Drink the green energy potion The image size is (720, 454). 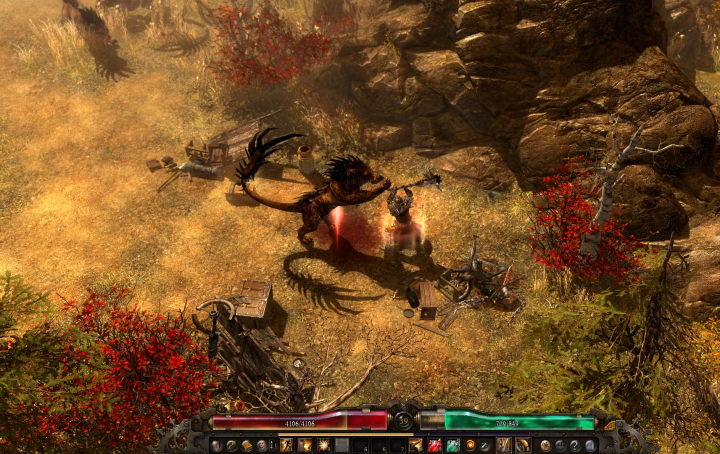(453, 445)
